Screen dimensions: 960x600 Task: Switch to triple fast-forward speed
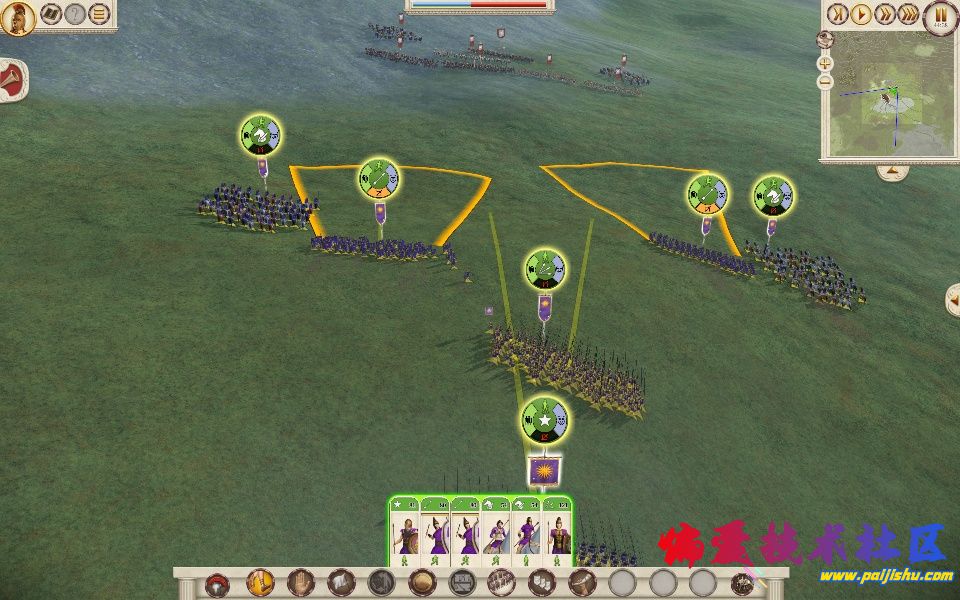pyautogui.click(x=909, y=15)
